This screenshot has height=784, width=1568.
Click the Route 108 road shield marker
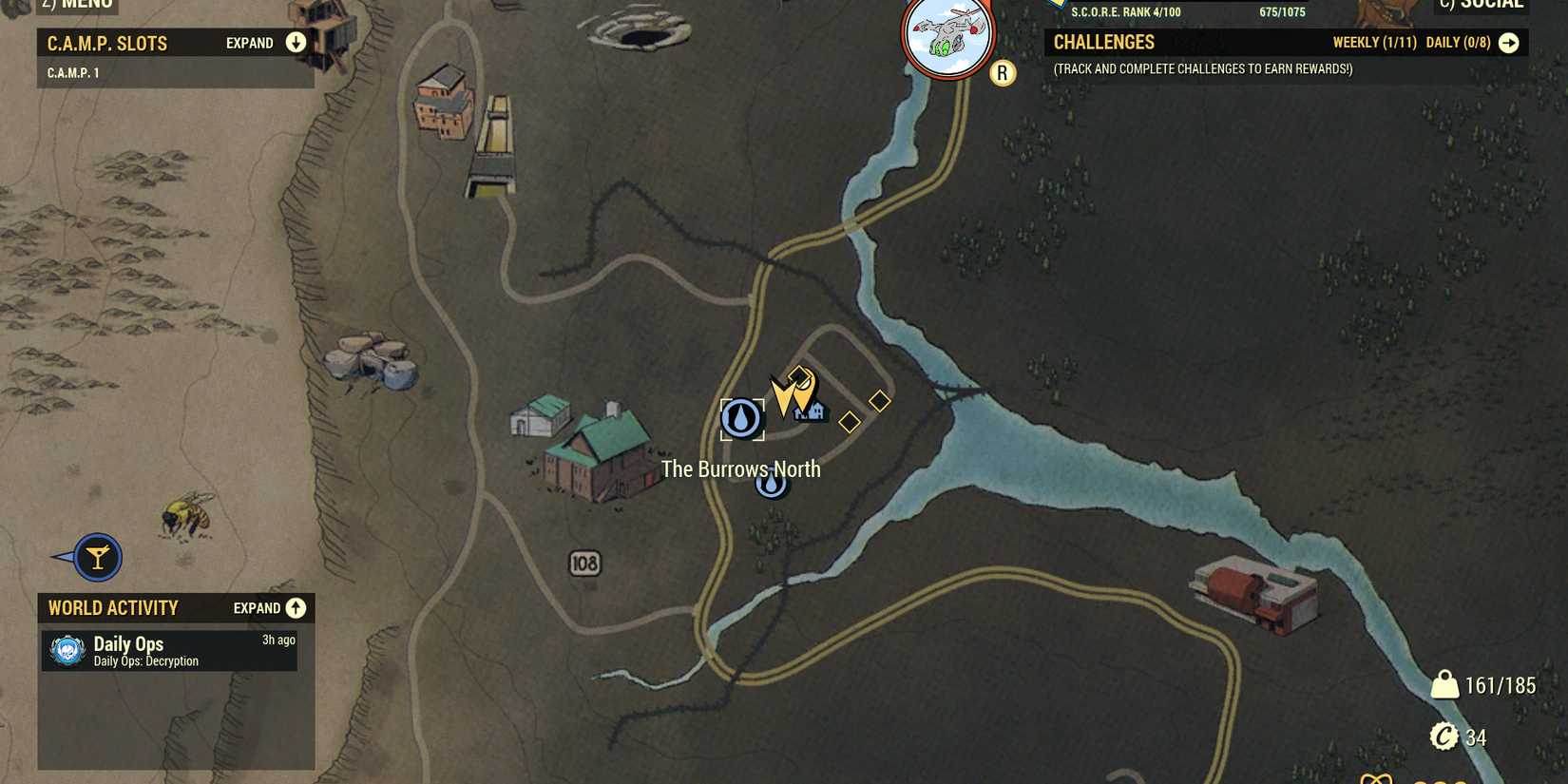coord(583,564)
